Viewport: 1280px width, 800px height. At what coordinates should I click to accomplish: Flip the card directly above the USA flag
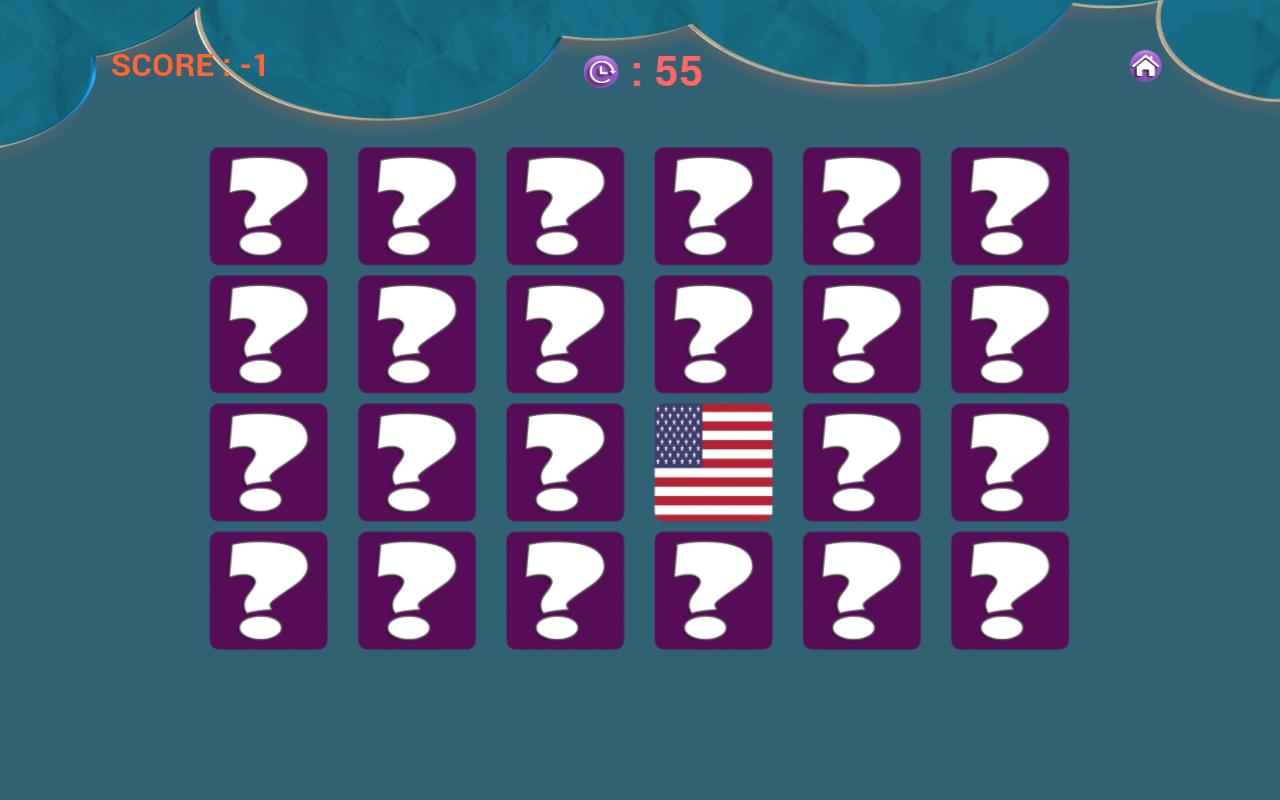click(713, 334)
